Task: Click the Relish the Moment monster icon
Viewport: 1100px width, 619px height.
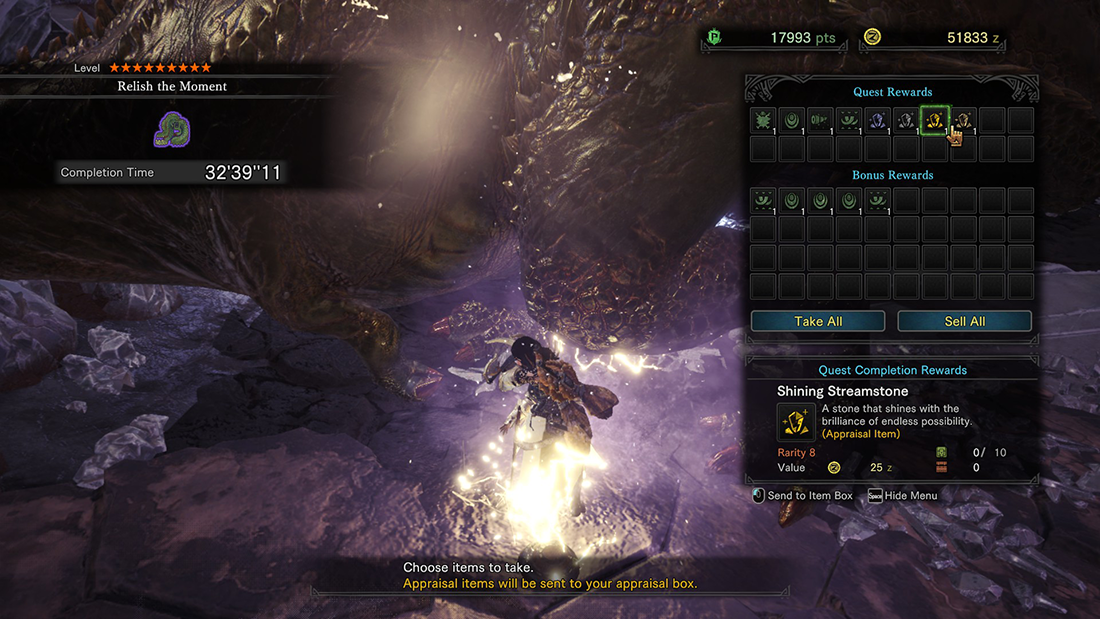Action: tap(172, 129)
